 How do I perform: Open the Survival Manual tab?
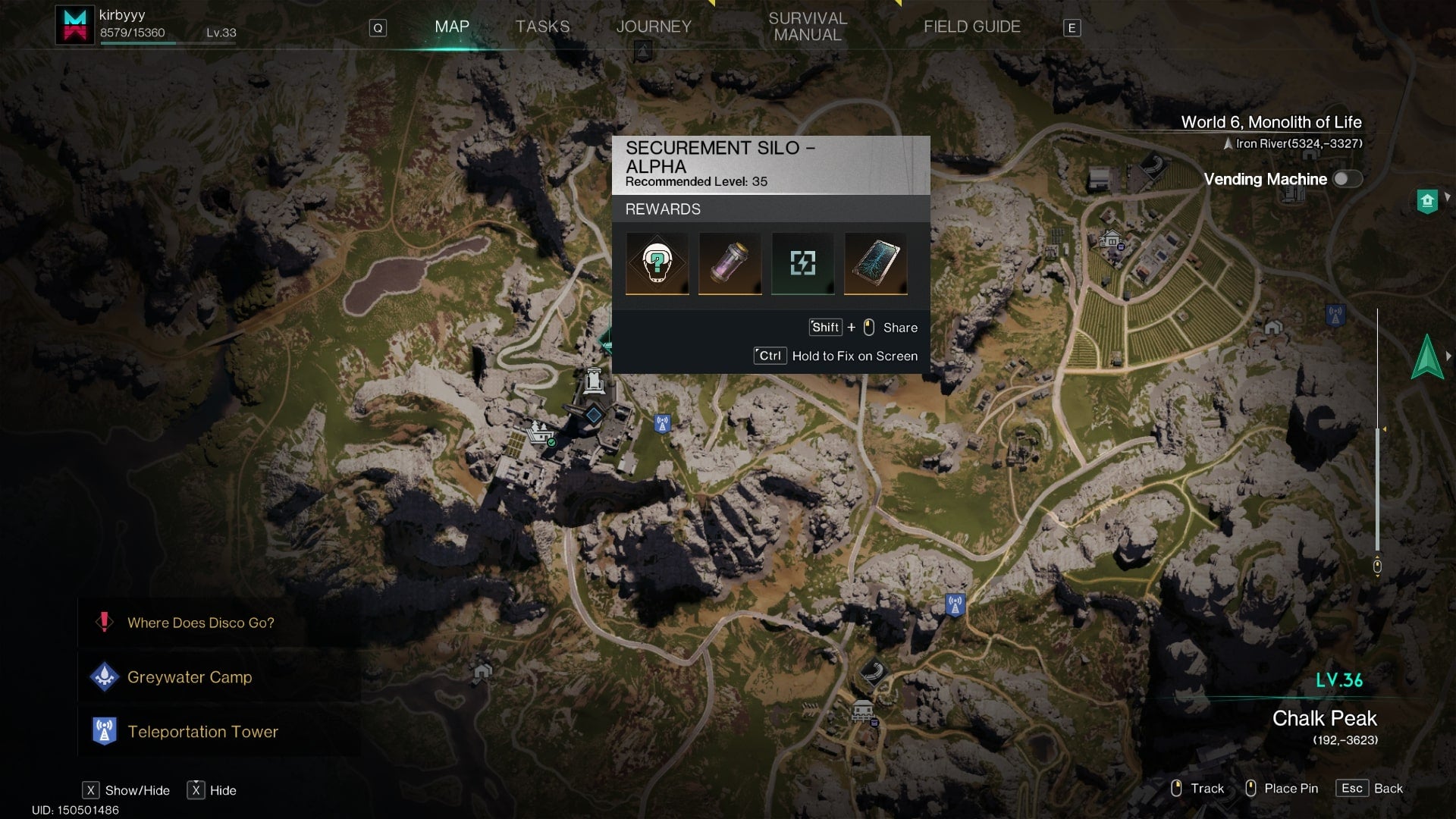pyautogui.click(x=807, y=27)
